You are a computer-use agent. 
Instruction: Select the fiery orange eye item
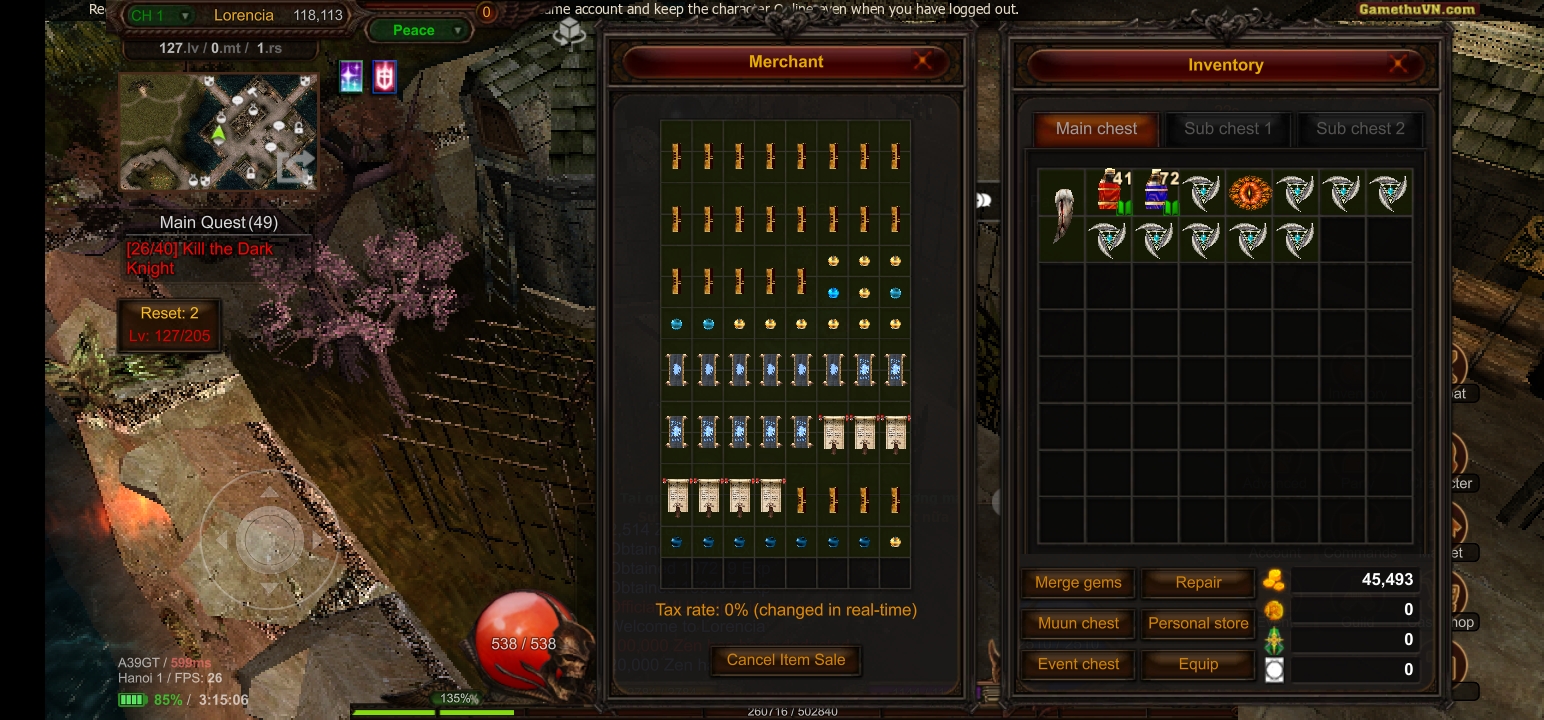(x=1249, y=192)
